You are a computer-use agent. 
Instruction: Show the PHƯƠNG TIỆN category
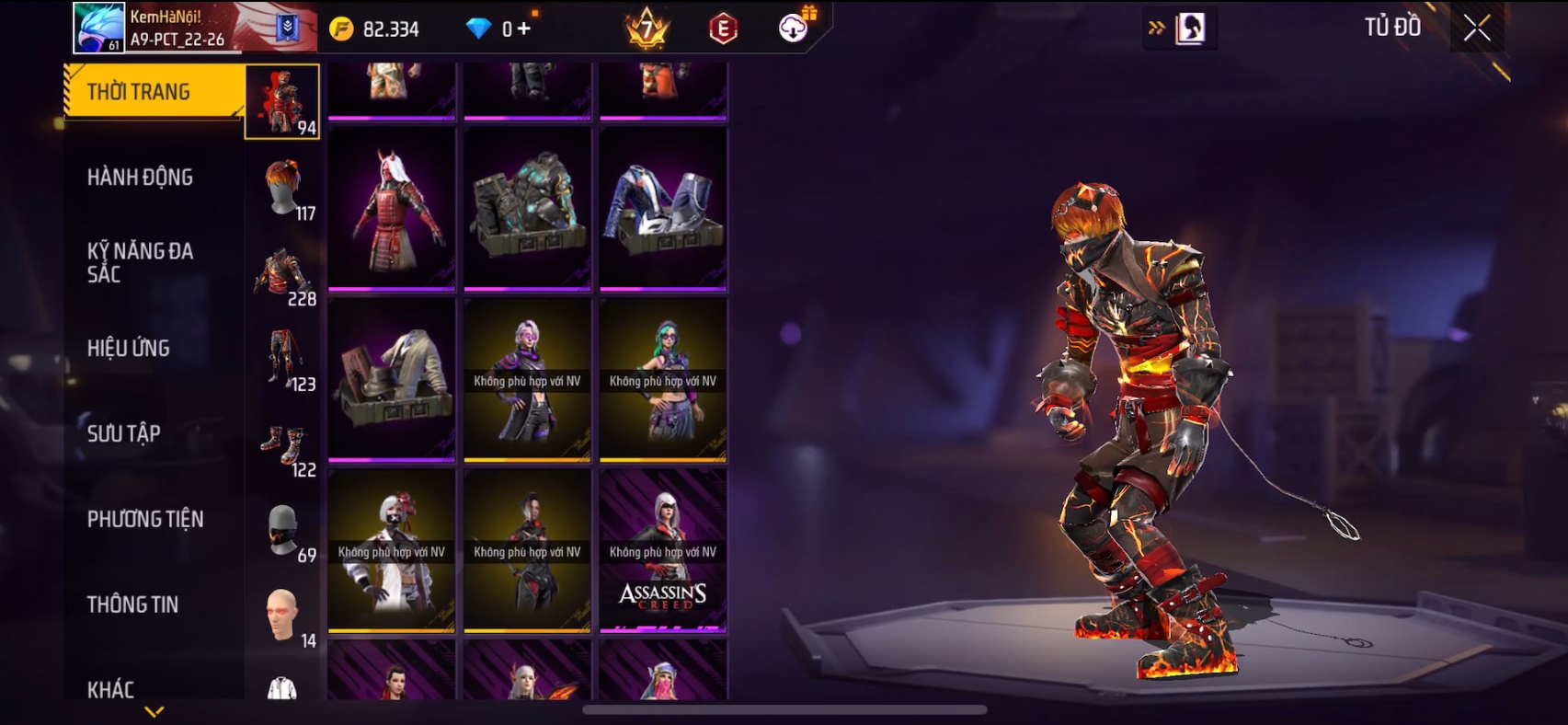[145, 519]
